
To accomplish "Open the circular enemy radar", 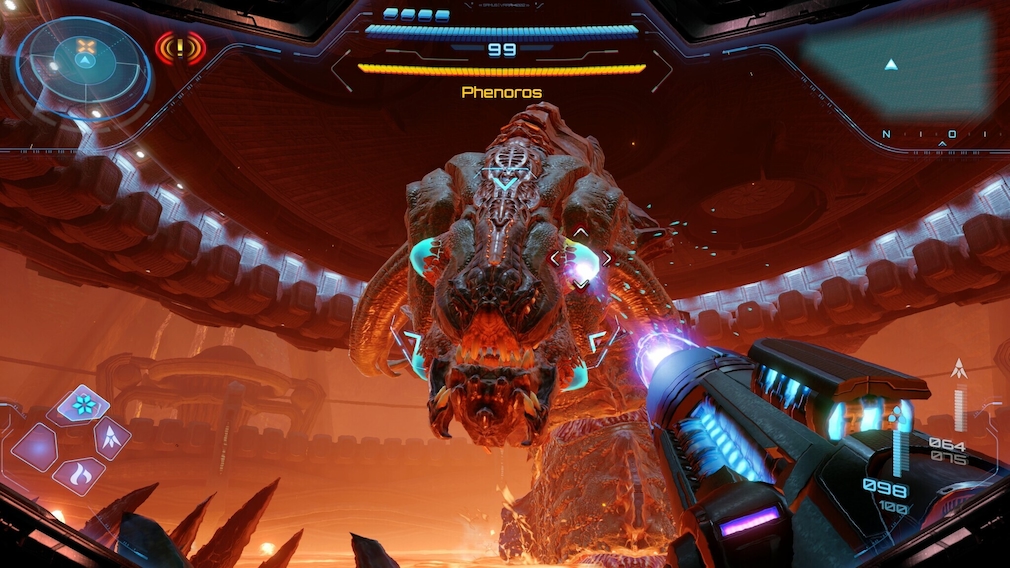I will pos(84,62).
